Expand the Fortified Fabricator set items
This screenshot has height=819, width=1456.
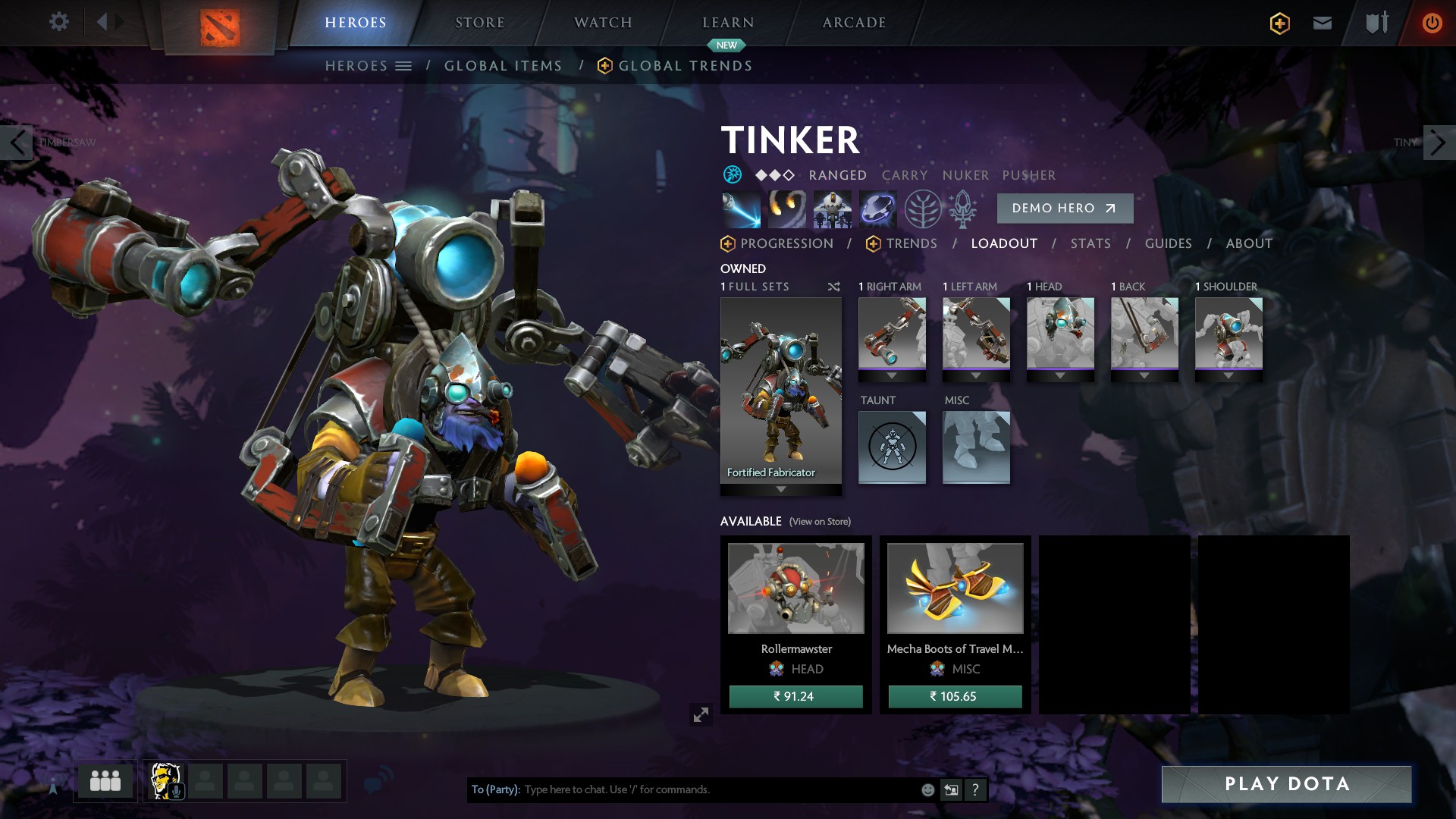(780, 489)
